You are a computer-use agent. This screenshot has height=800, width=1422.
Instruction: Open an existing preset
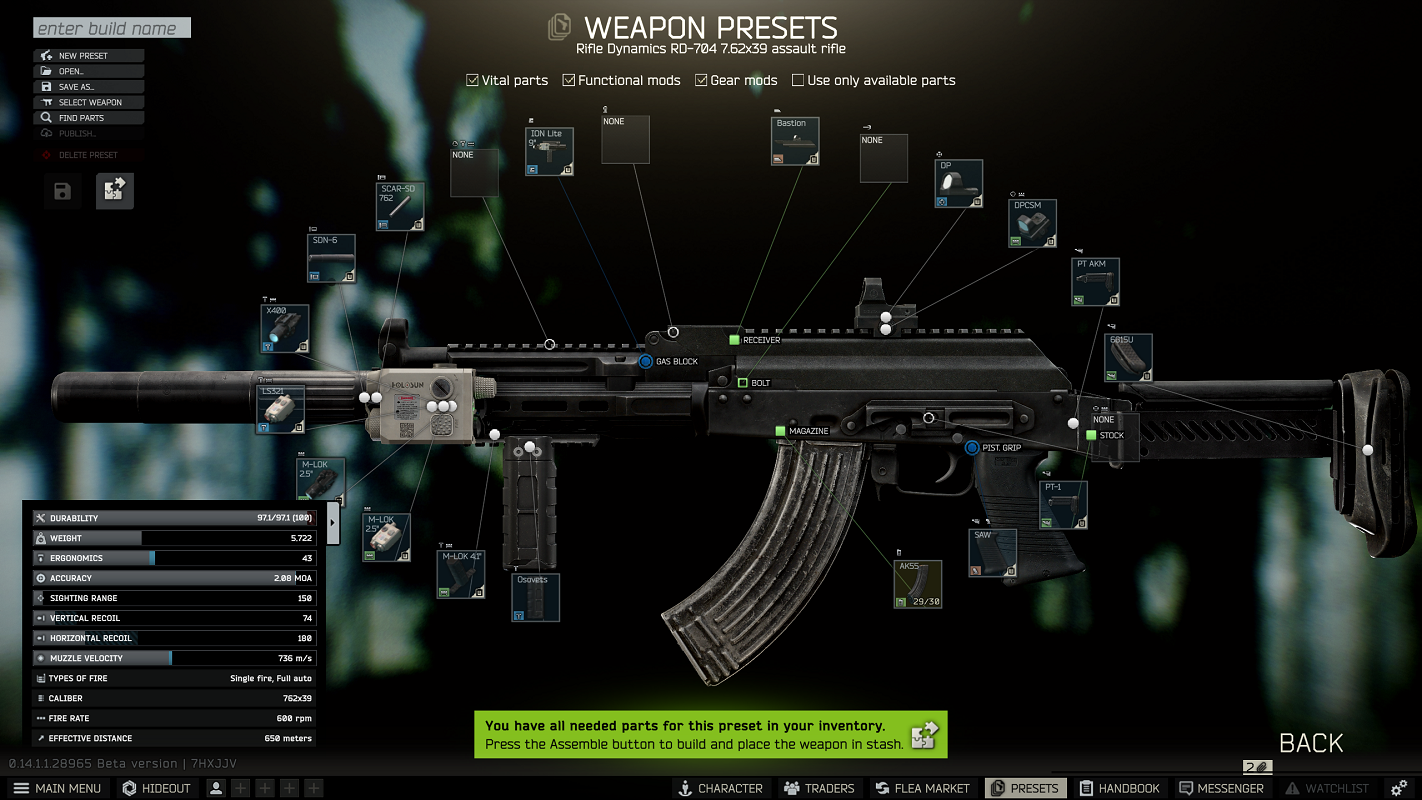tap(89, 71)
